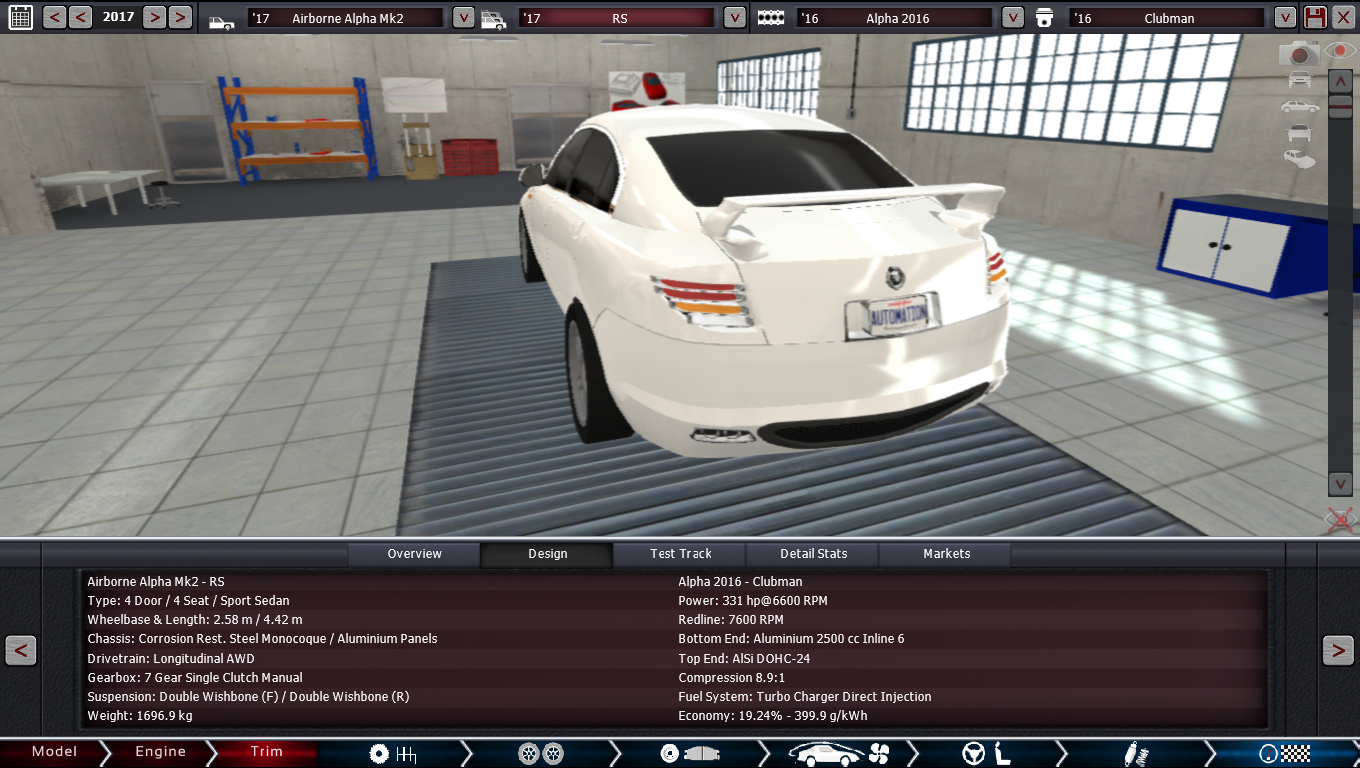The height and width of the screenshot is (768, 1360).
Task: Open the RS trim dropdown
Action: tap(735, 17)
